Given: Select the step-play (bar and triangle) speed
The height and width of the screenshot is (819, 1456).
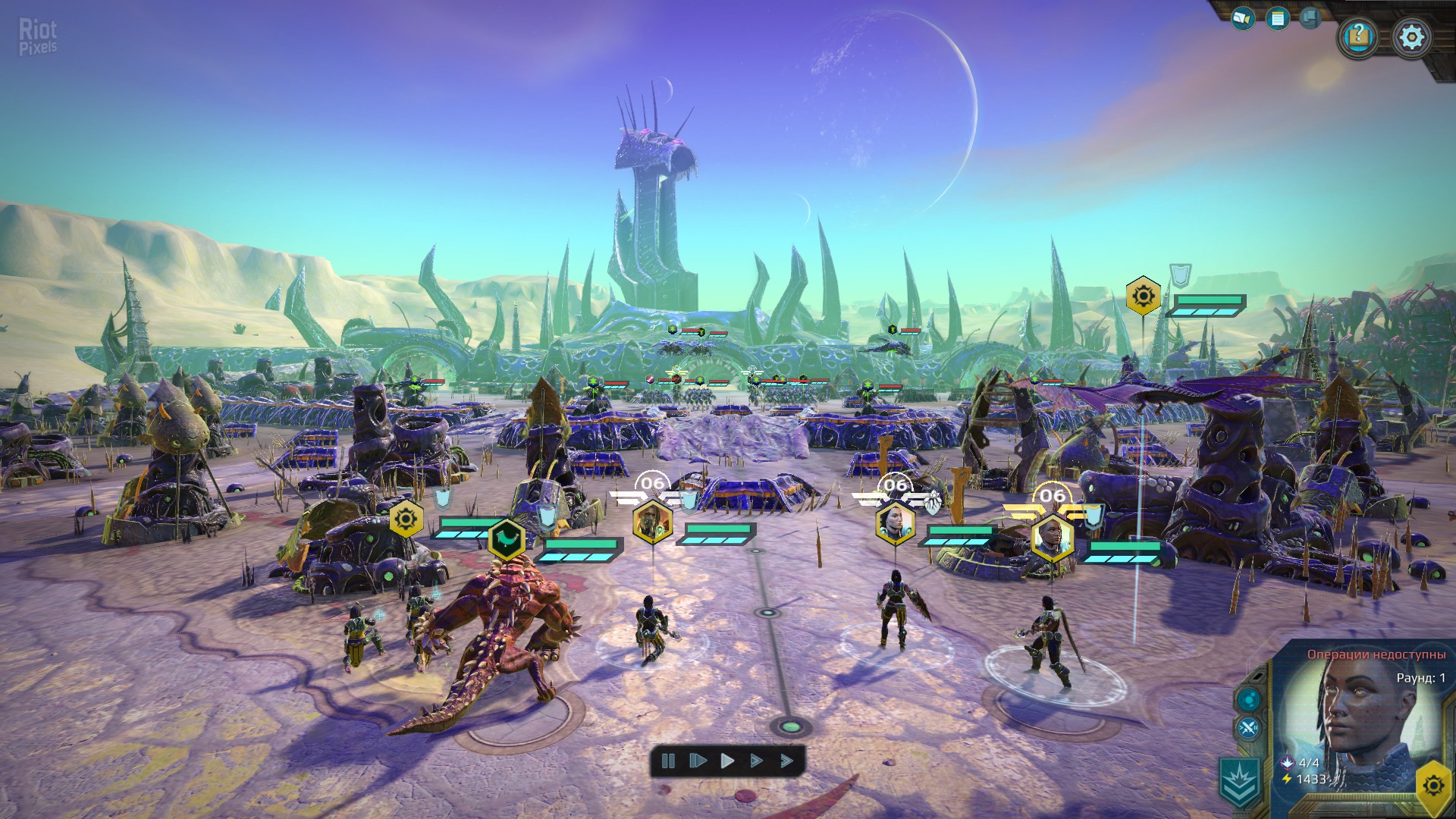Looking at the screenshot, I should 698,761.
